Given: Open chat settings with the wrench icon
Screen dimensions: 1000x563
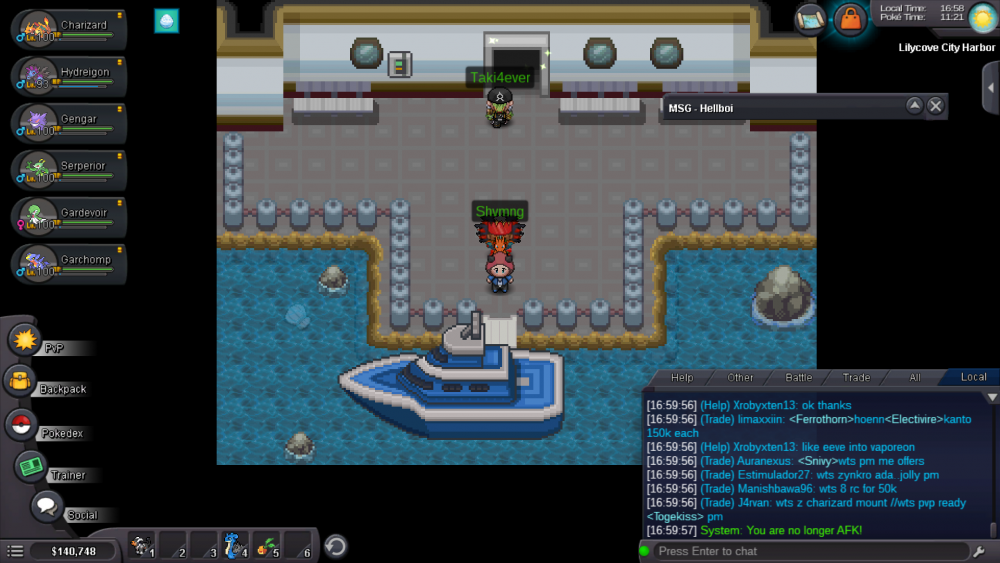Looking at the screenshot, I should coord(978,551).
